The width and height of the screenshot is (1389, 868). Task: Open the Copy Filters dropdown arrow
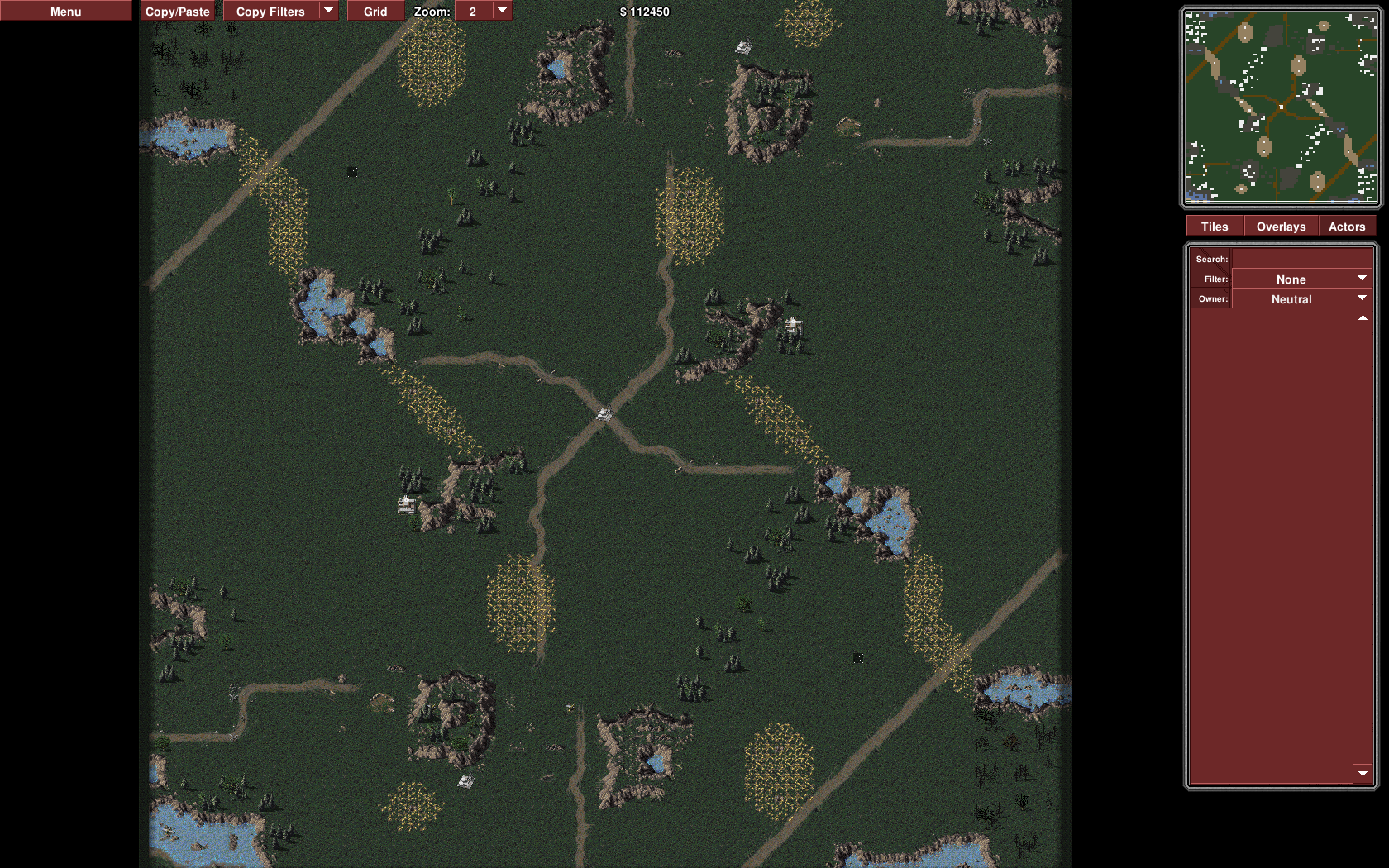(x=329, y=11)
